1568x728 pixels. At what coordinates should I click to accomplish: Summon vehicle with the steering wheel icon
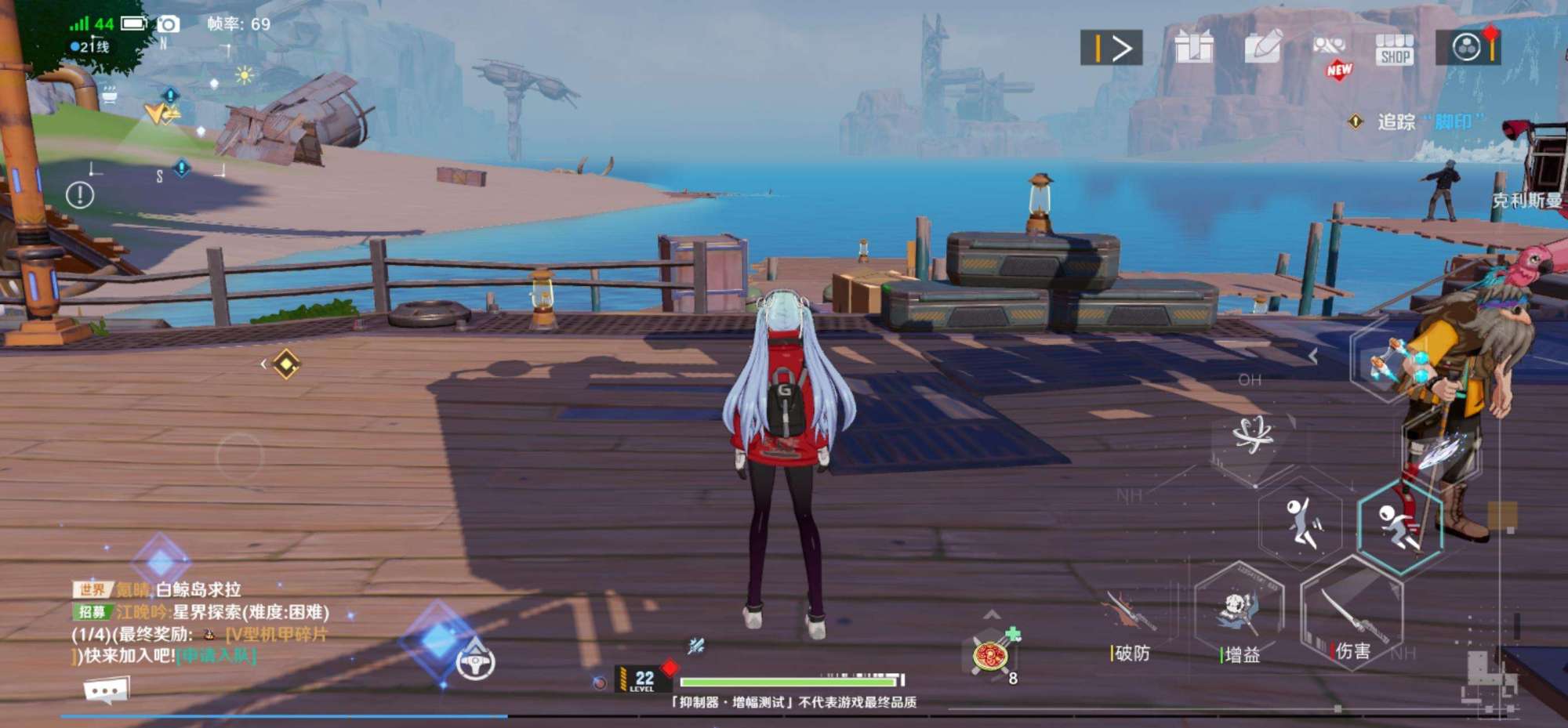pos(475,662)
